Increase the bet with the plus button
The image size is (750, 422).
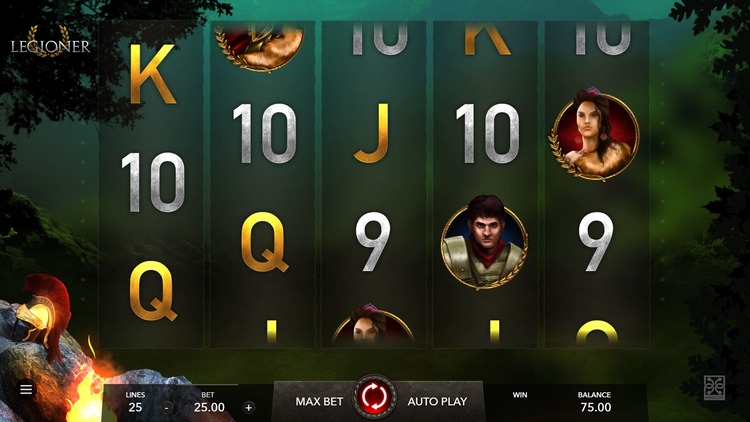249,407
